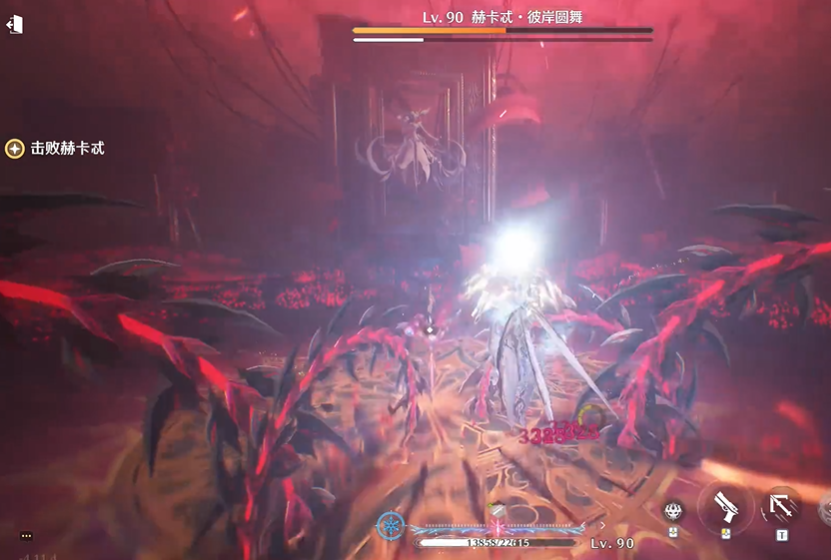Open the chat bubble icon
This screenshot has height=560, width=831.
(26, 536)
